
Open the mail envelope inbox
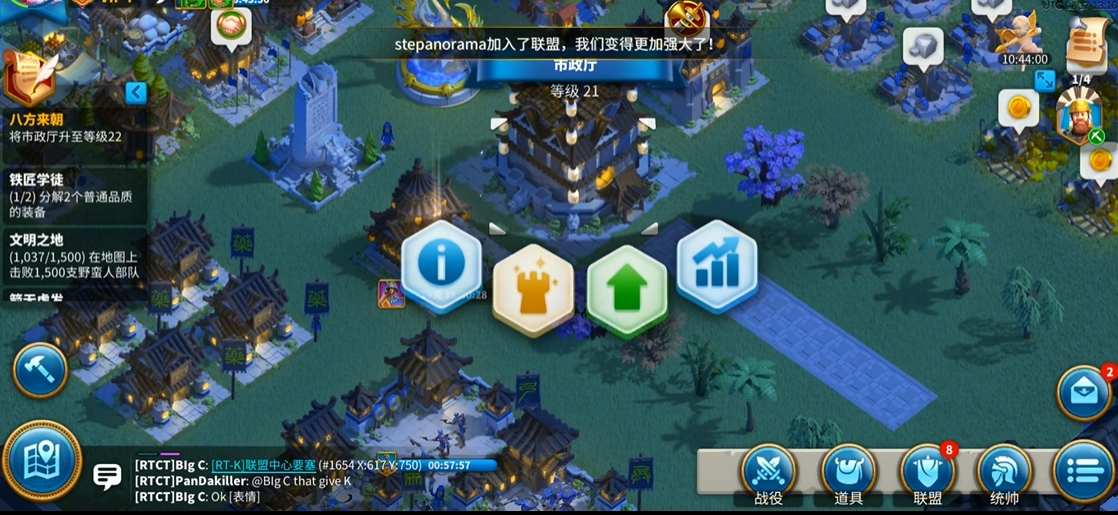point(1085,393)
